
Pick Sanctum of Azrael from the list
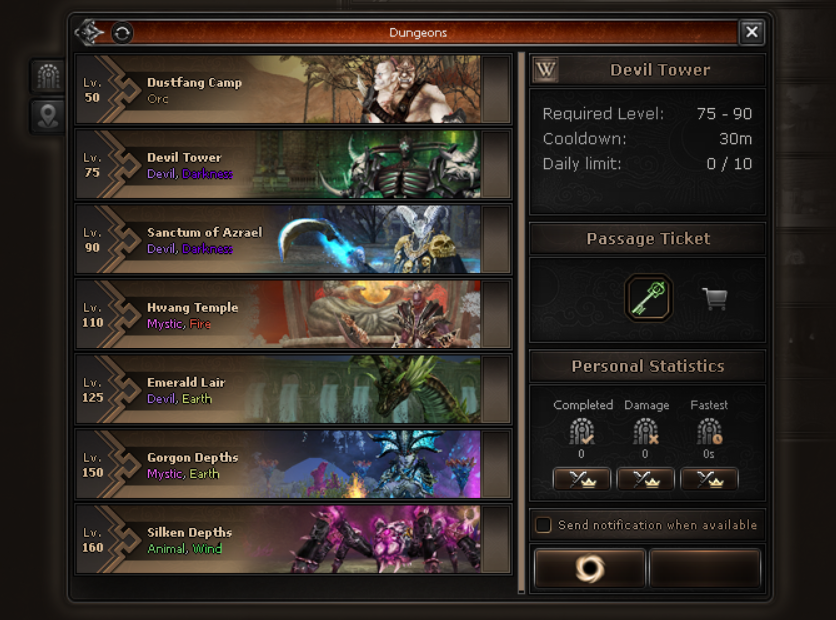280,239
